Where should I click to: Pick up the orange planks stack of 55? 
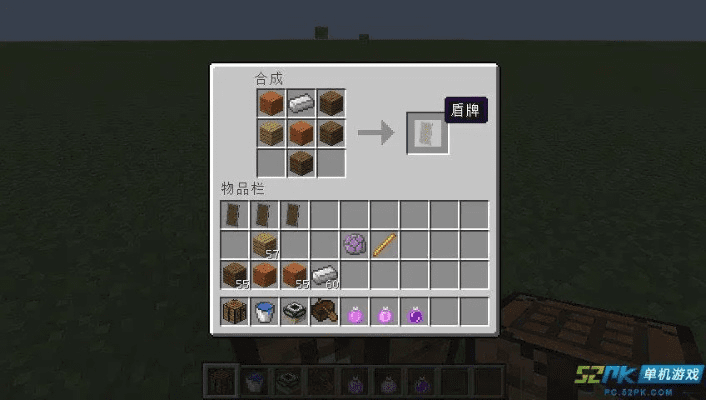tap(294, 274)
